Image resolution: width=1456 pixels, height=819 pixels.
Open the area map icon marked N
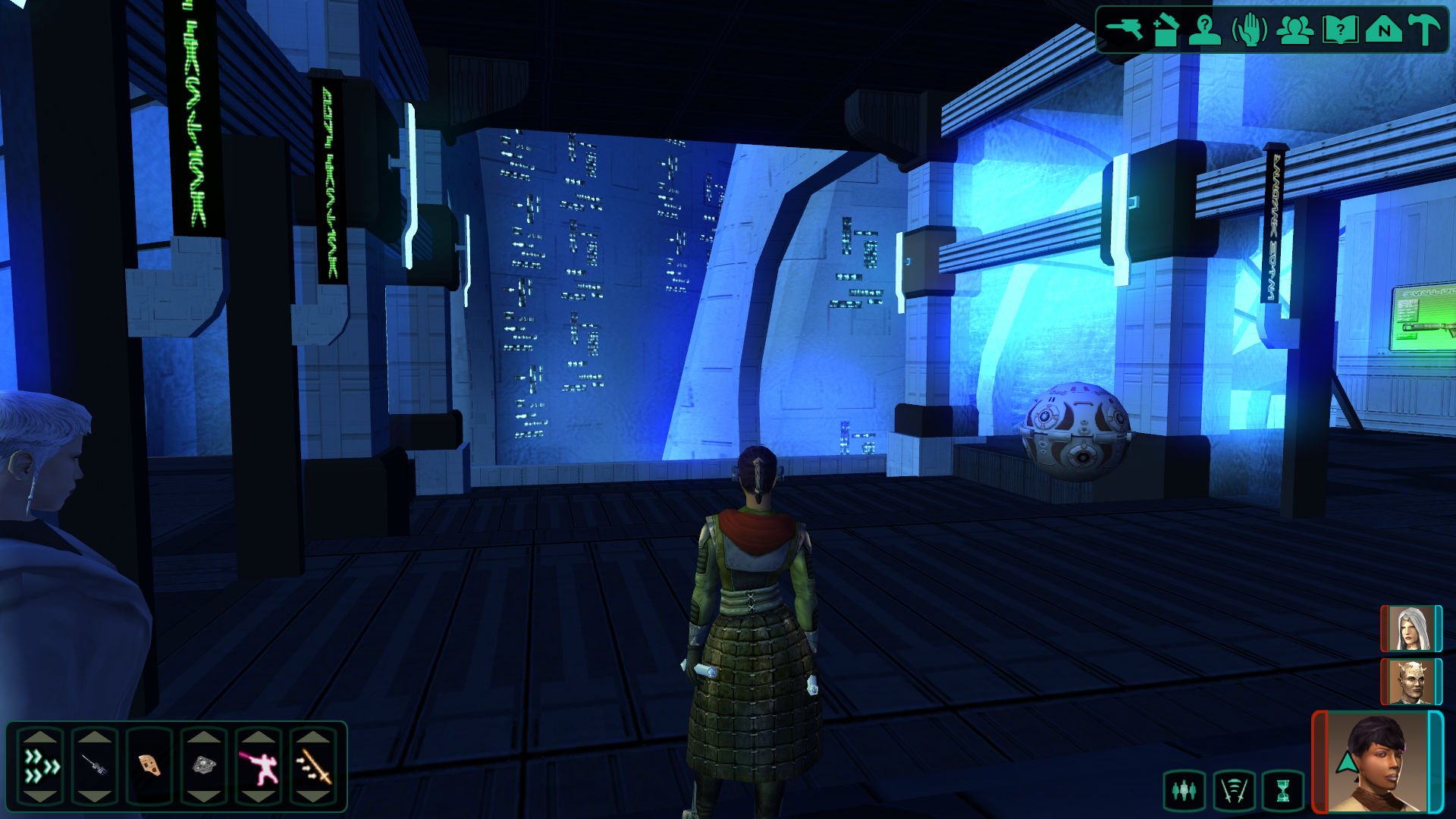pyautogui.click(x=1383, y=31)
